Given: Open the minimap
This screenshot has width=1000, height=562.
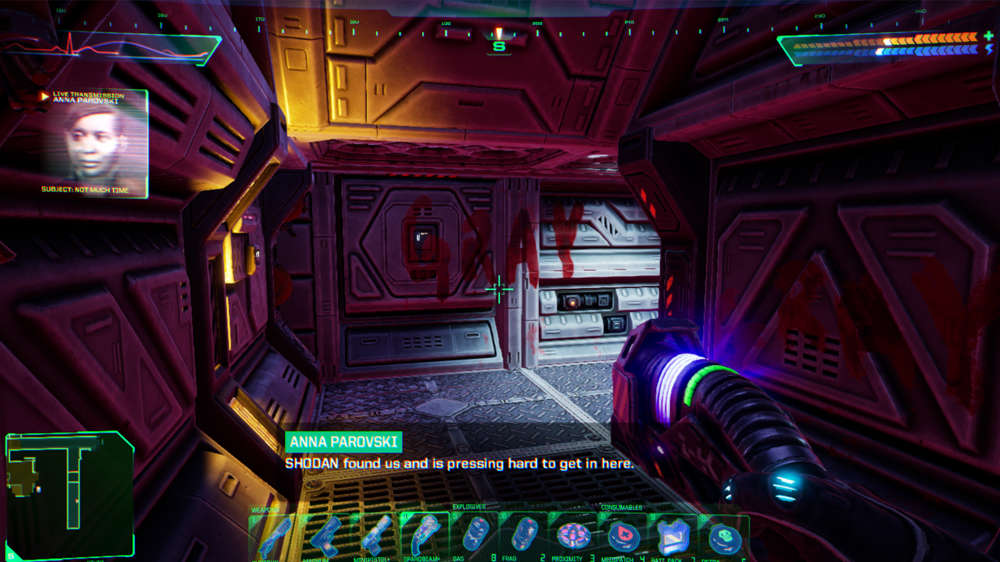Looking at the screenshot, I should [x=69, y=496].
